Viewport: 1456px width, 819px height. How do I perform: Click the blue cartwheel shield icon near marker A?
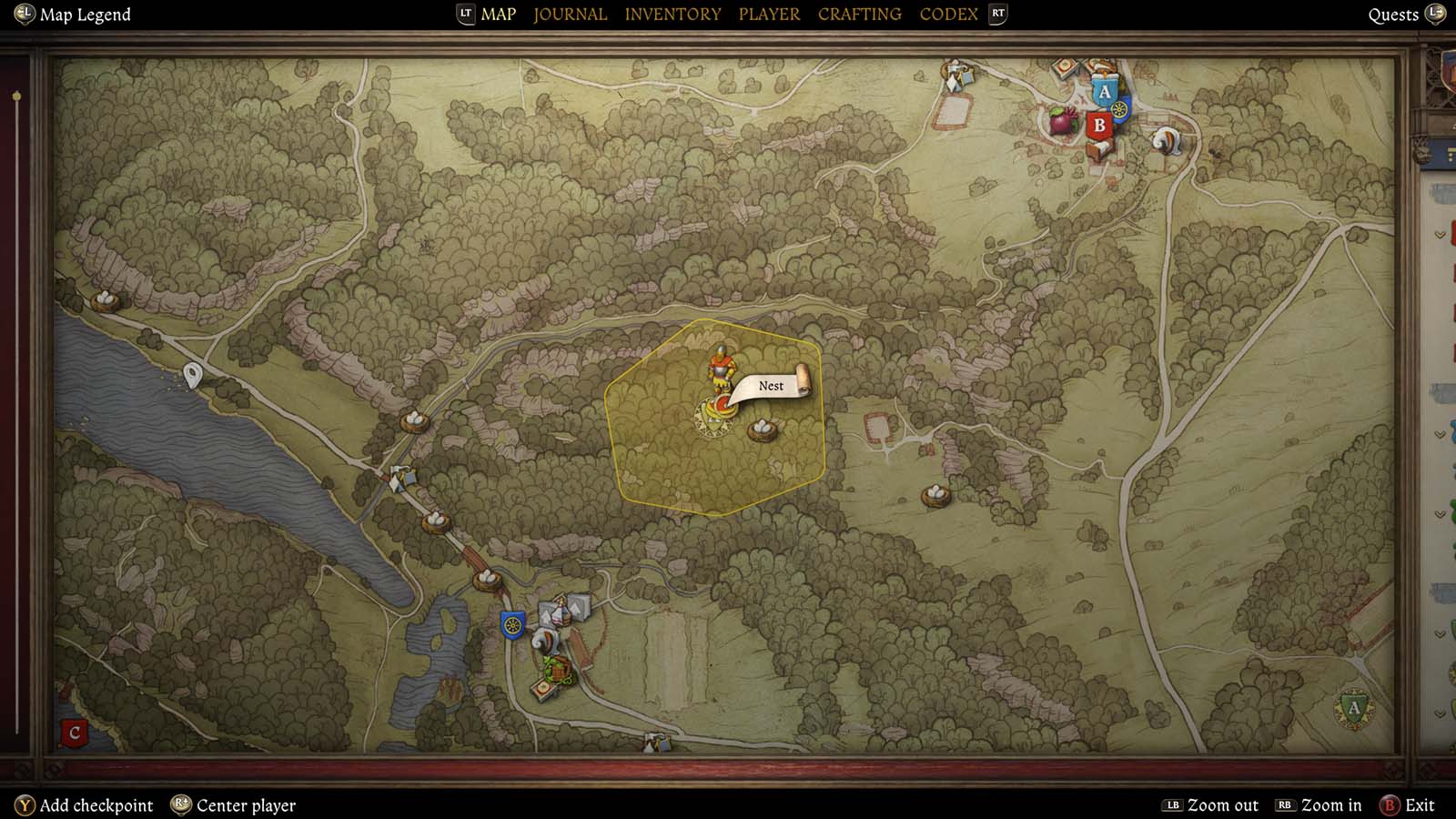pos(1120,110)
